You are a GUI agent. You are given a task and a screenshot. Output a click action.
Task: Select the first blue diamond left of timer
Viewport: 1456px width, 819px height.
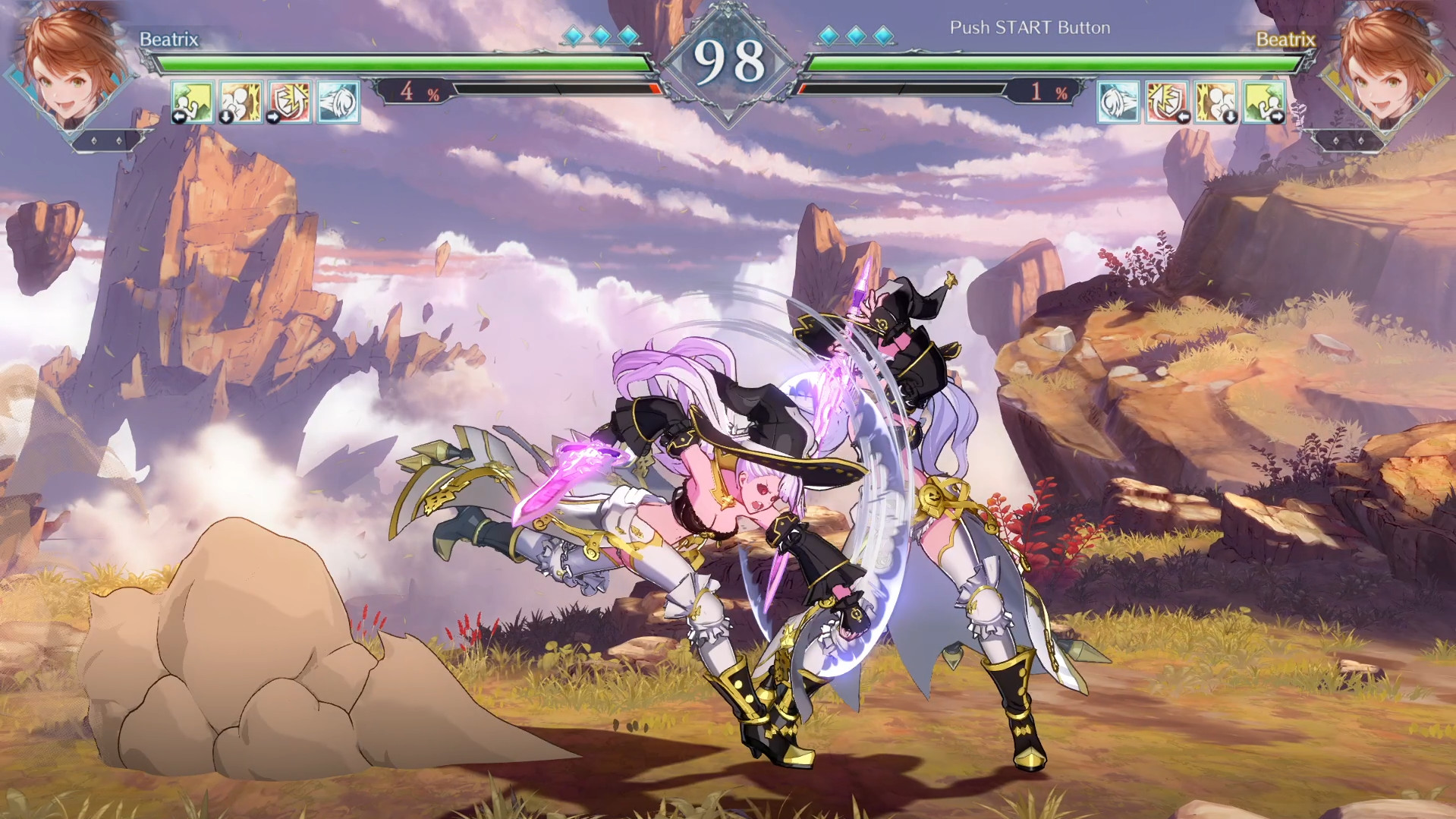click(x=573, y=34)
